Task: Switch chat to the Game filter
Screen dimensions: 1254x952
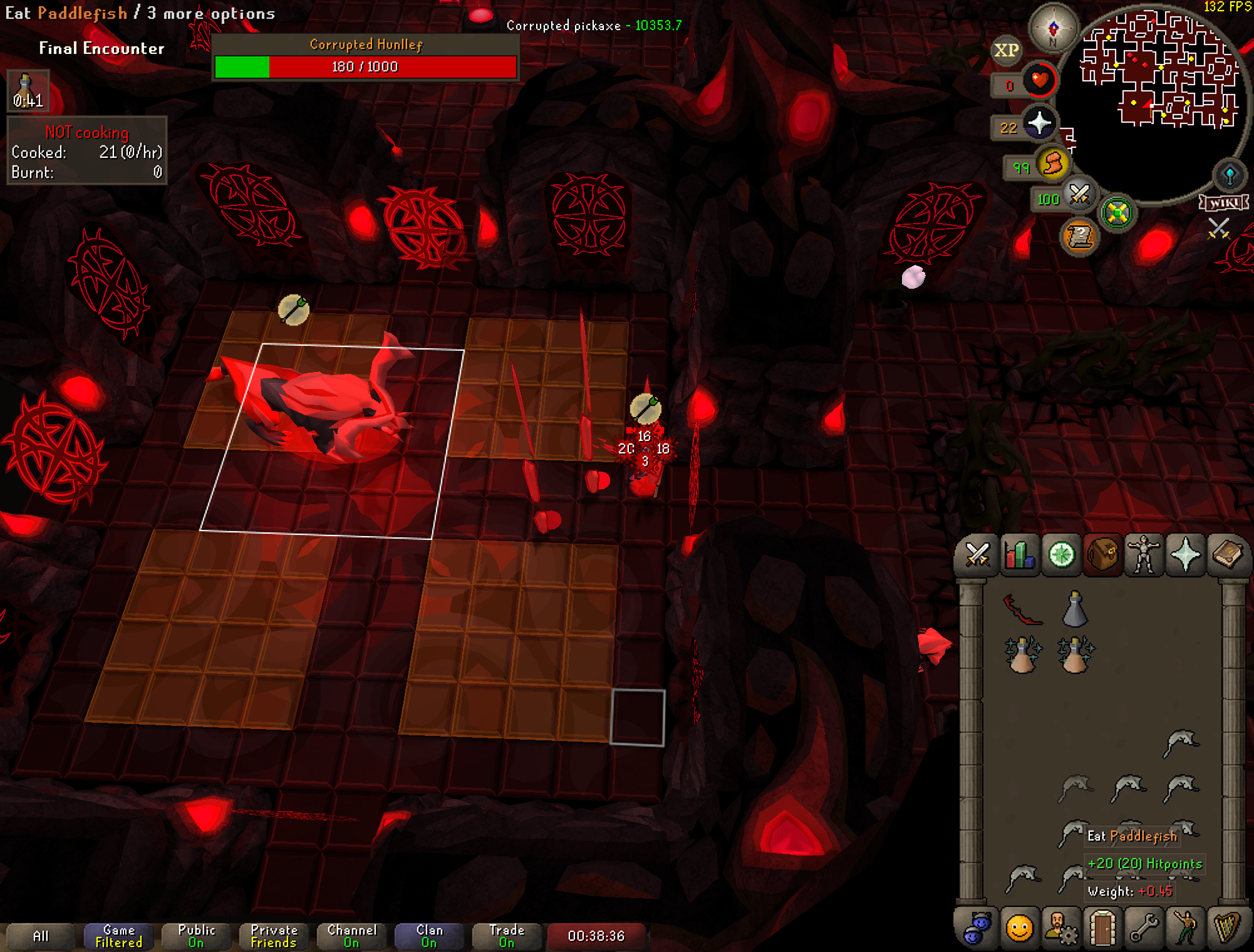Action: pyautogui.click(x=118, y=936)
